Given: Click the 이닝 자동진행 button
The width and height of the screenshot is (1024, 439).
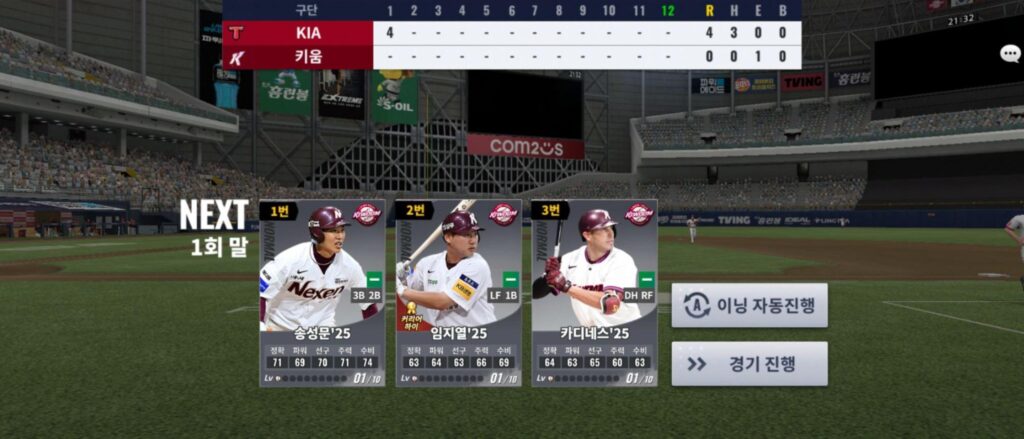Looking at the screenshot, I should (749, 305).
